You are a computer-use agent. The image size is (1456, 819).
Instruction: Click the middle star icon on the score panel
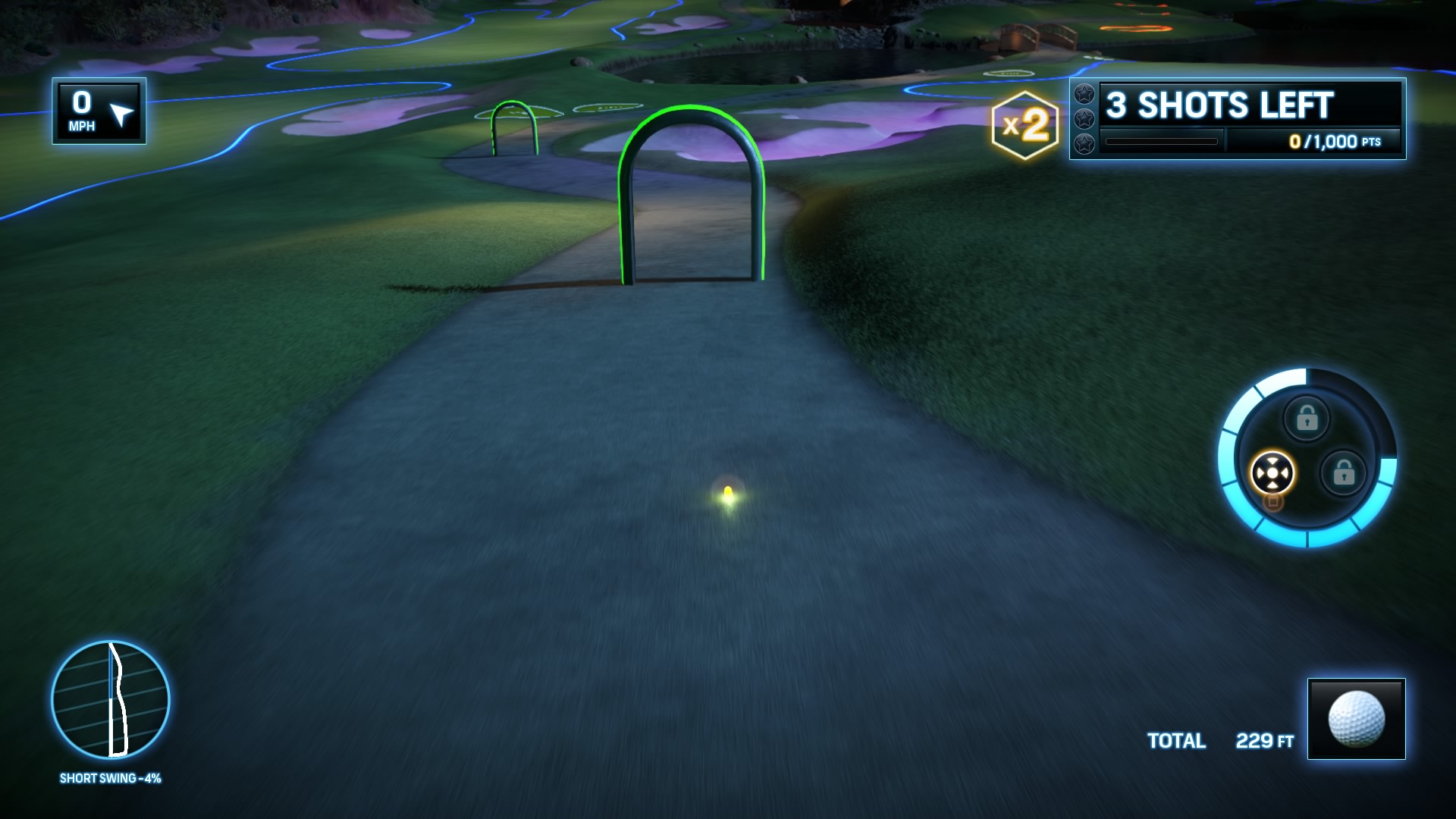click(1084, 118)
